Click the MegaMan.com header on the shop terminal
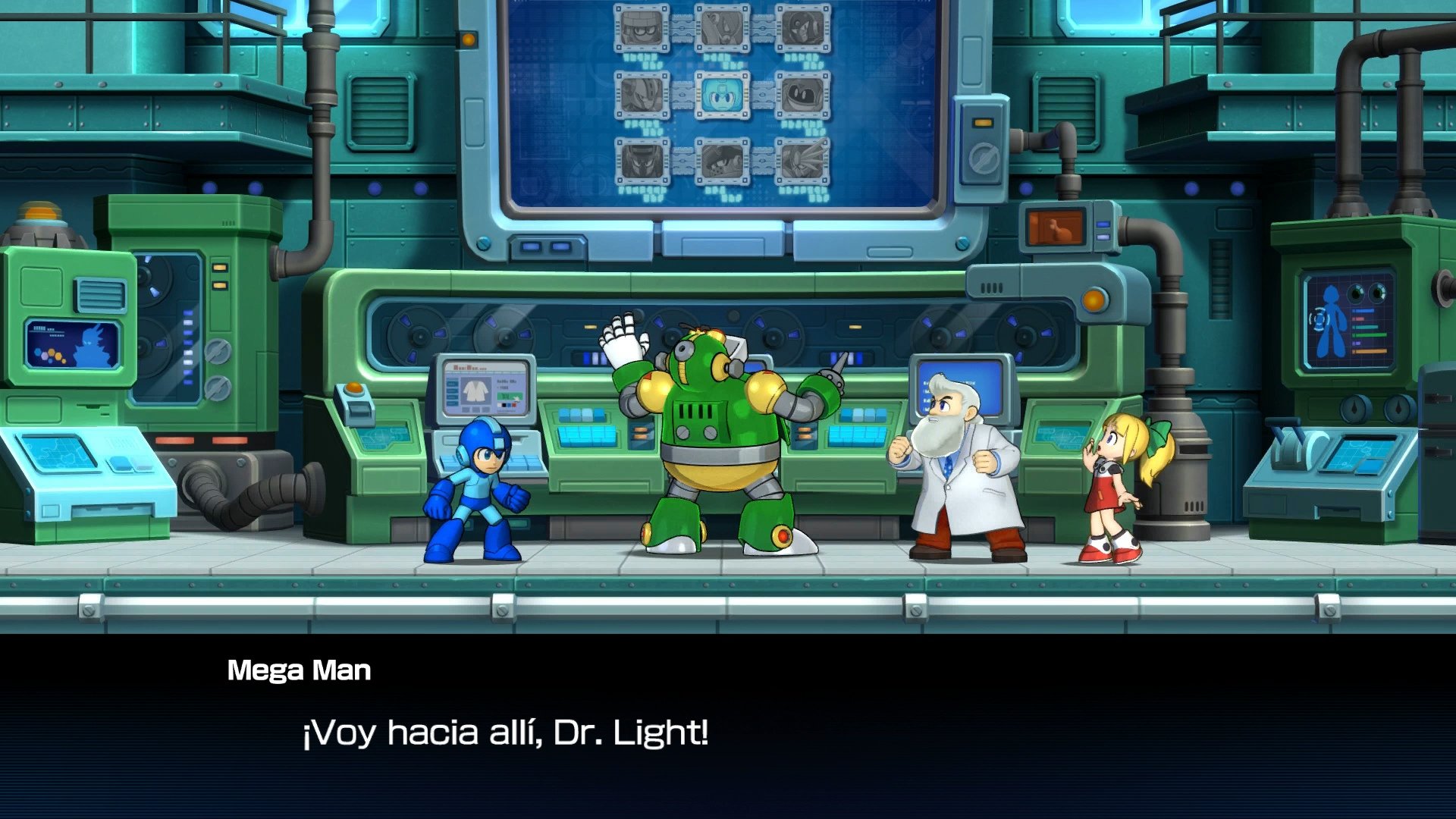Image resolution: width=1456 pixels, height=819 pixels. coord(470,367)
